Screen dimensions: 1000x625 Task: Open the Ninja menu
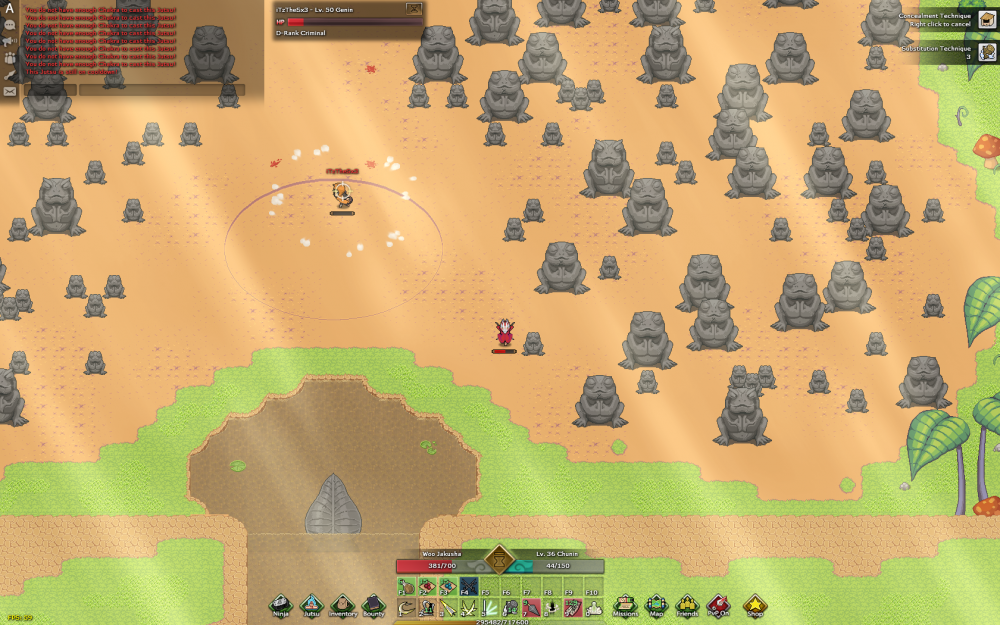pos(282,603)
